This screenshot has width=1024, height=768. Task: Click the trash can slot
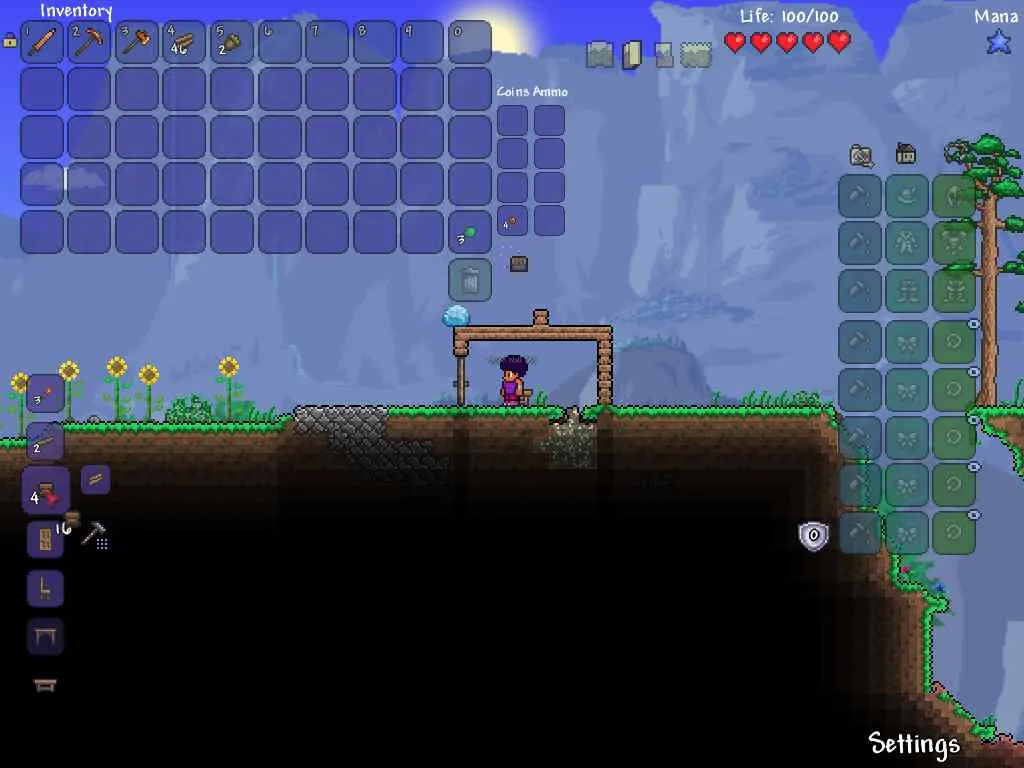tap(470, 281)
